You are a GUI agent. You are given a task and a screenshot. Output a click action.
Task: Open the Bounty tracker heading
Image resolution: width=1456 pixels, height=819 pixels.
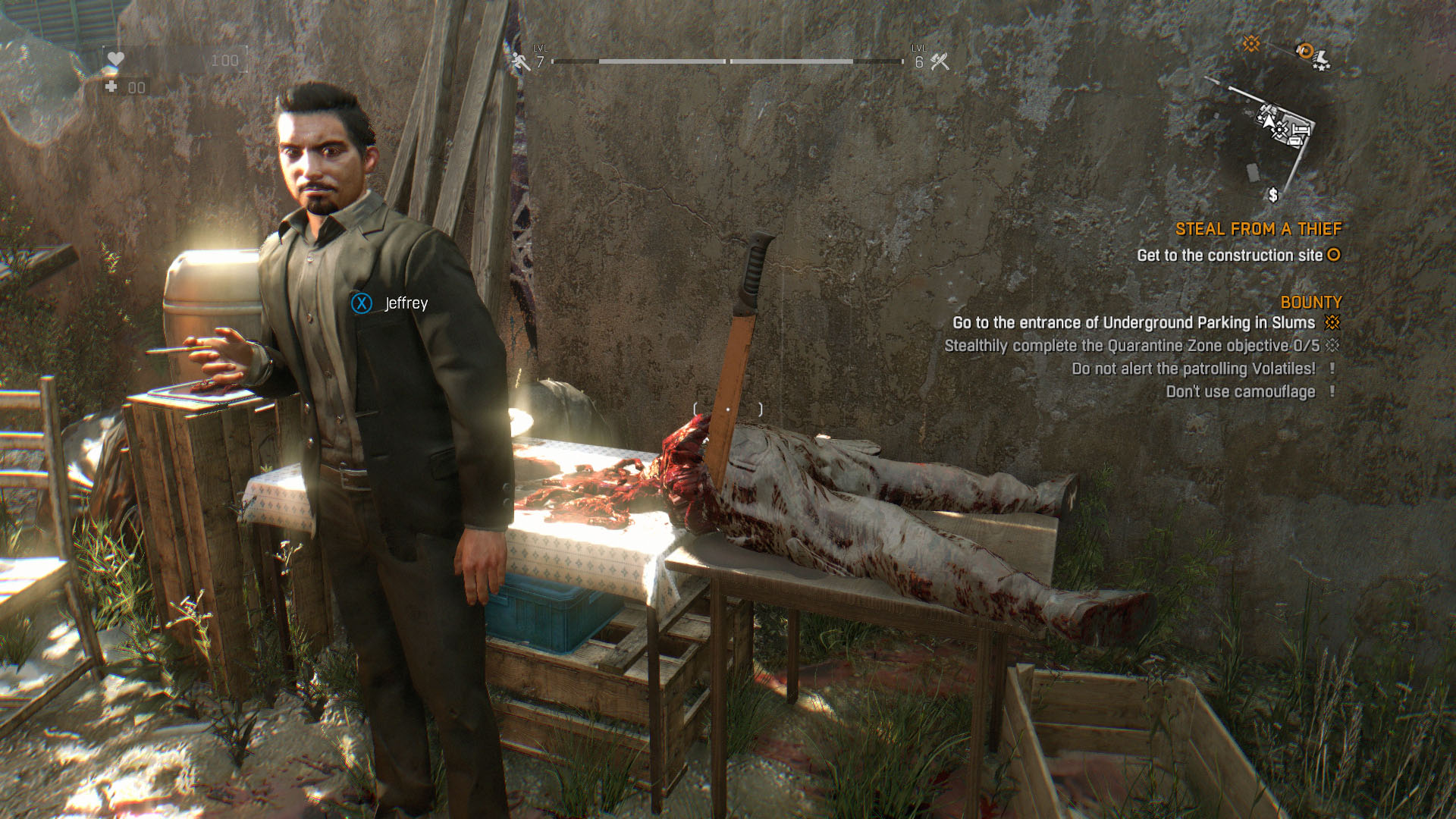pyautogui.click(x=1310, y=302)
